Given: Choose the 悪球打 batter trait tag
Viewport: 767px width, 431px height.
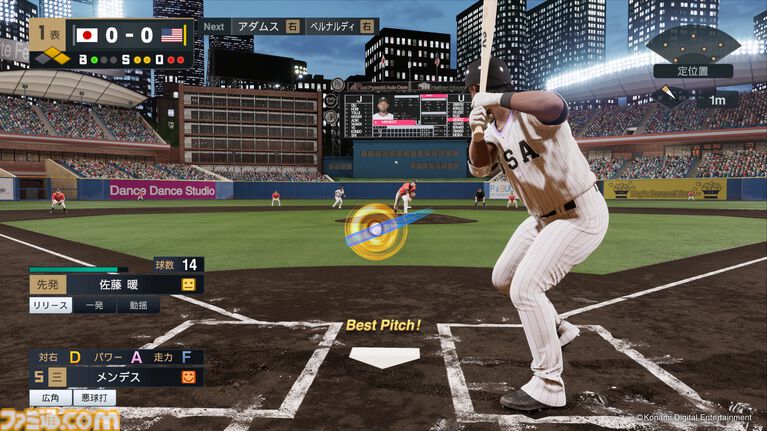Looking at the screenshot, I should pyautogui.click(x=94, y=397).
